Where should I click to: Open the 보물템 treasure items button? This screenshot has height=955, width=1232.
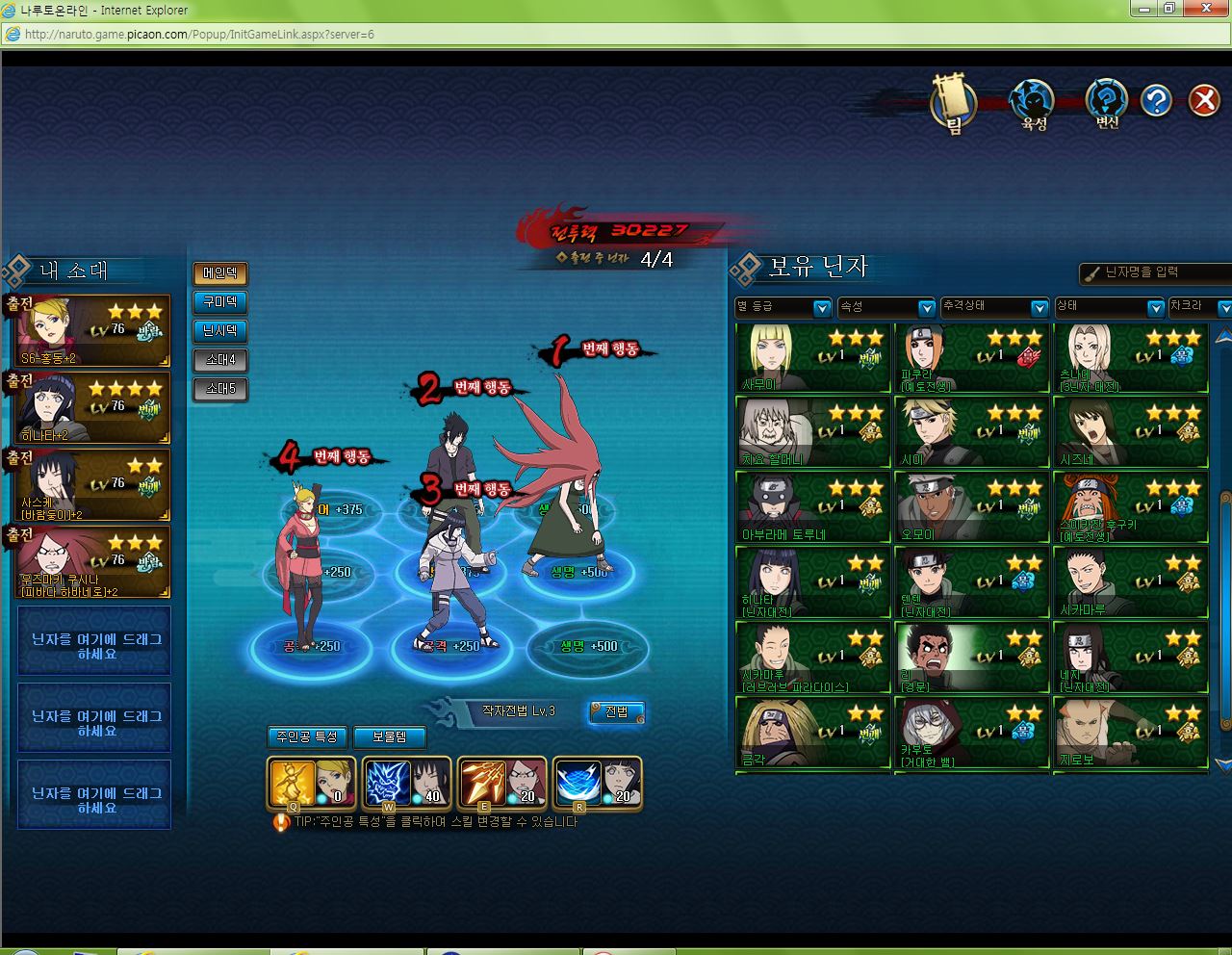point(389,736)
